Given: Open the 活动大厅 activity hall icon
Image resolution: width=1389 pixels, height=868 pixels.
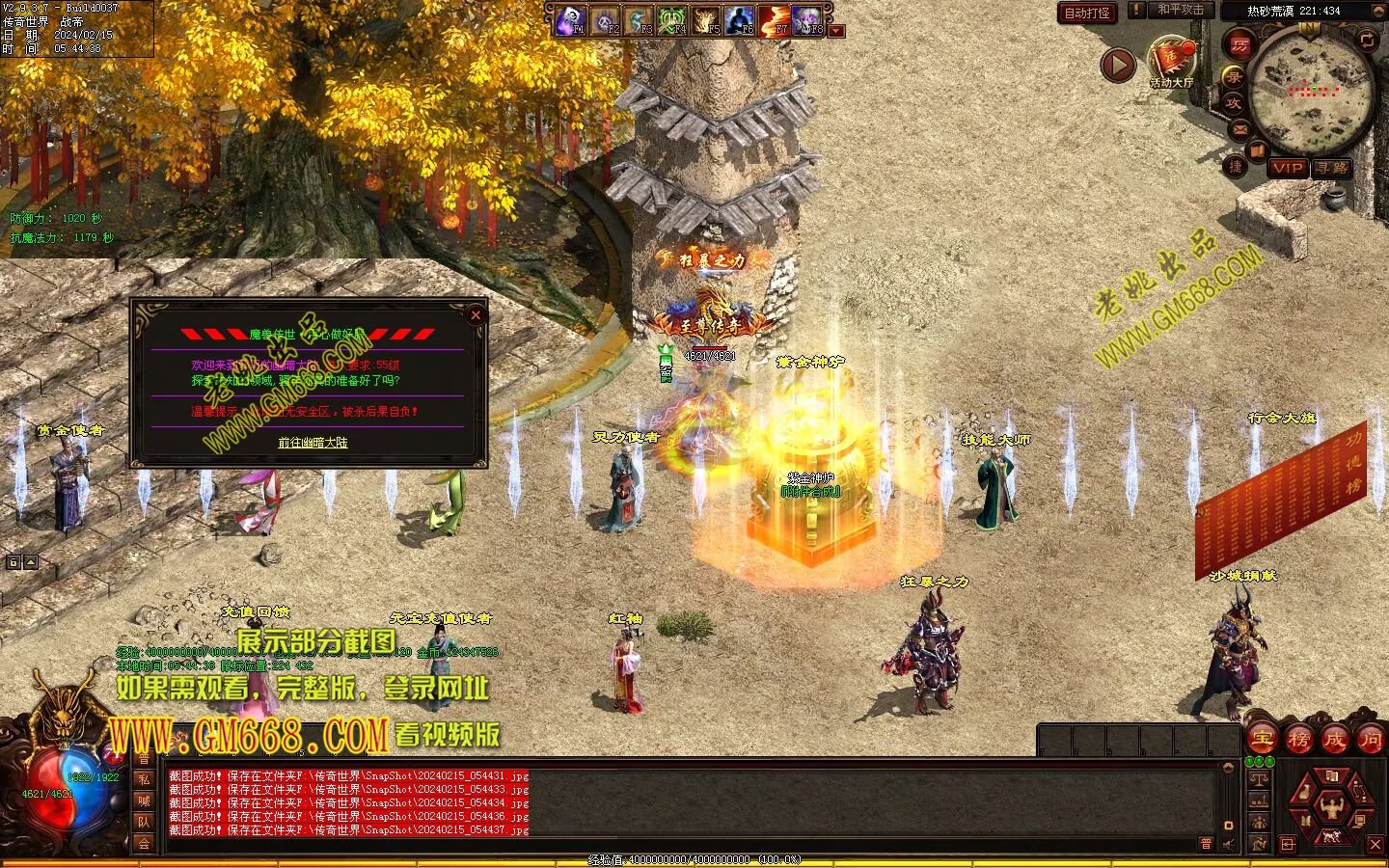Looking at the screenshot, I should tap(1171, 62).
